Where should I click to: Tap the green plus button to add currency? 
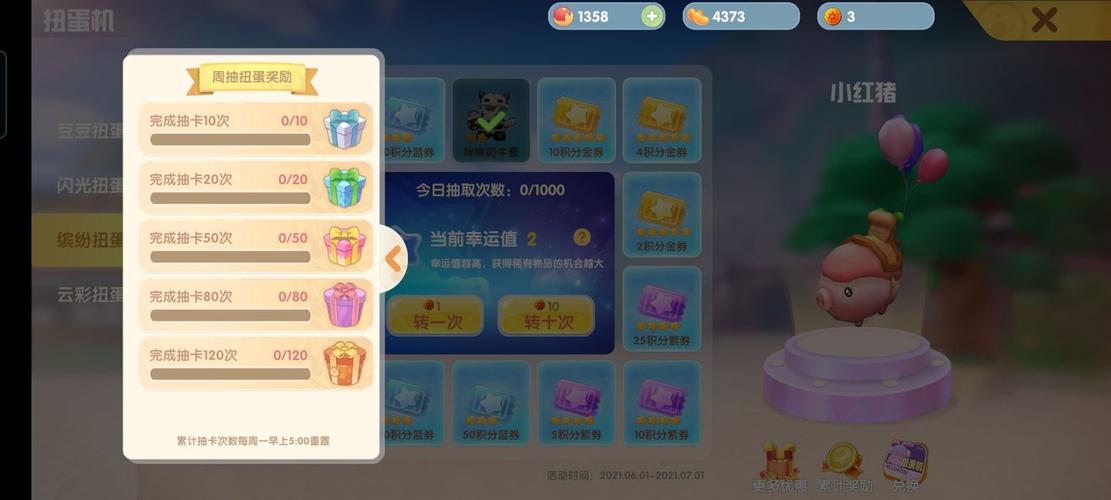pyautogui.click(x=652, y=16)
